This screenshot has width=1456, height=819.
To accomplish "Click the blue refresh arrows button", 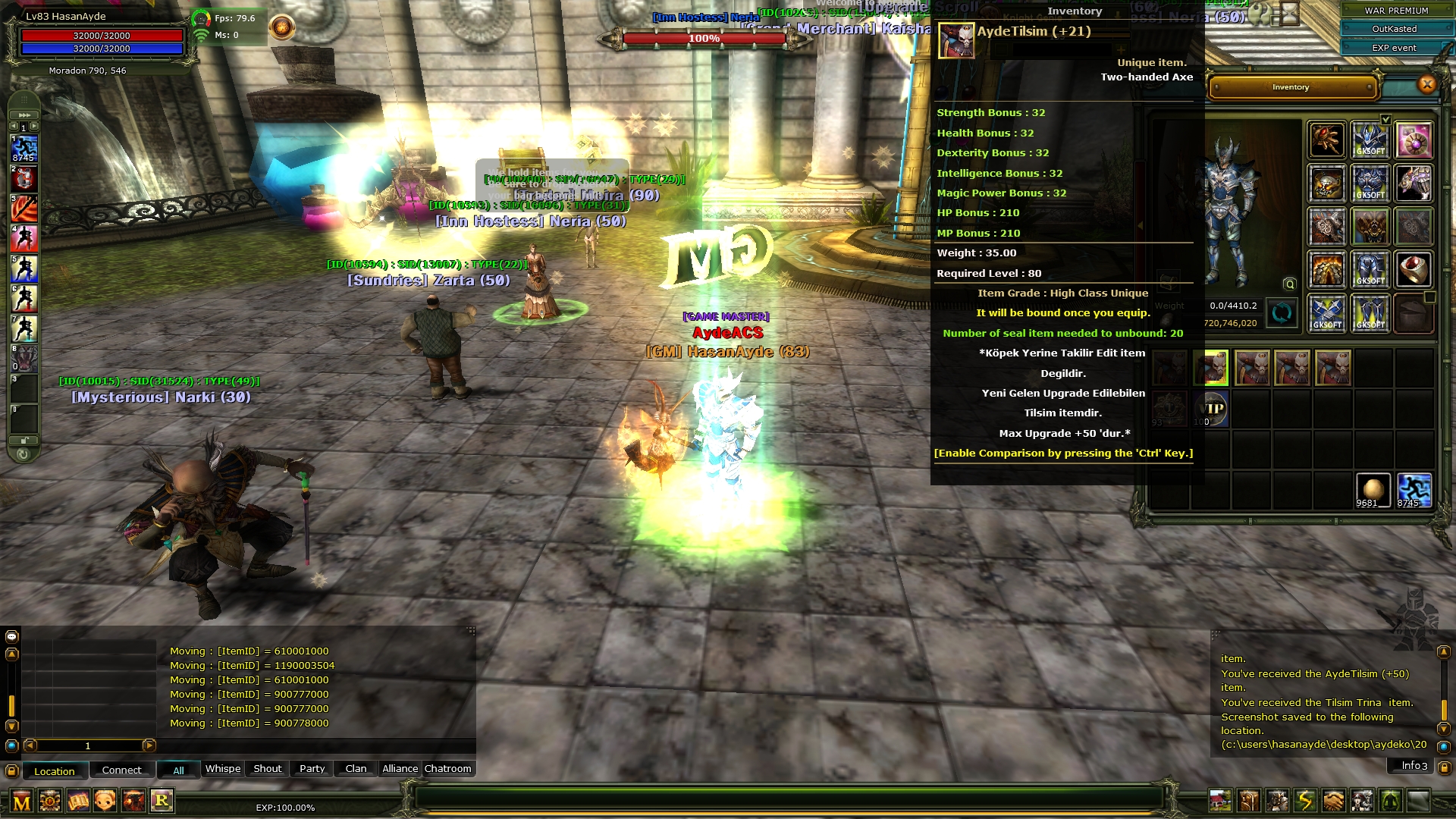I will pos(1282,313).
